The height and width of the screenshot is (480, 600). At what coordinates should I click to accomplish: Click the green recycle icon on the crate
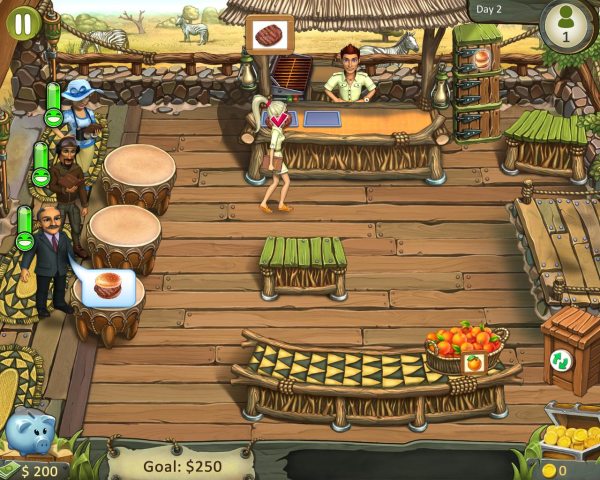pyautogui.click(x=560, y=360)
